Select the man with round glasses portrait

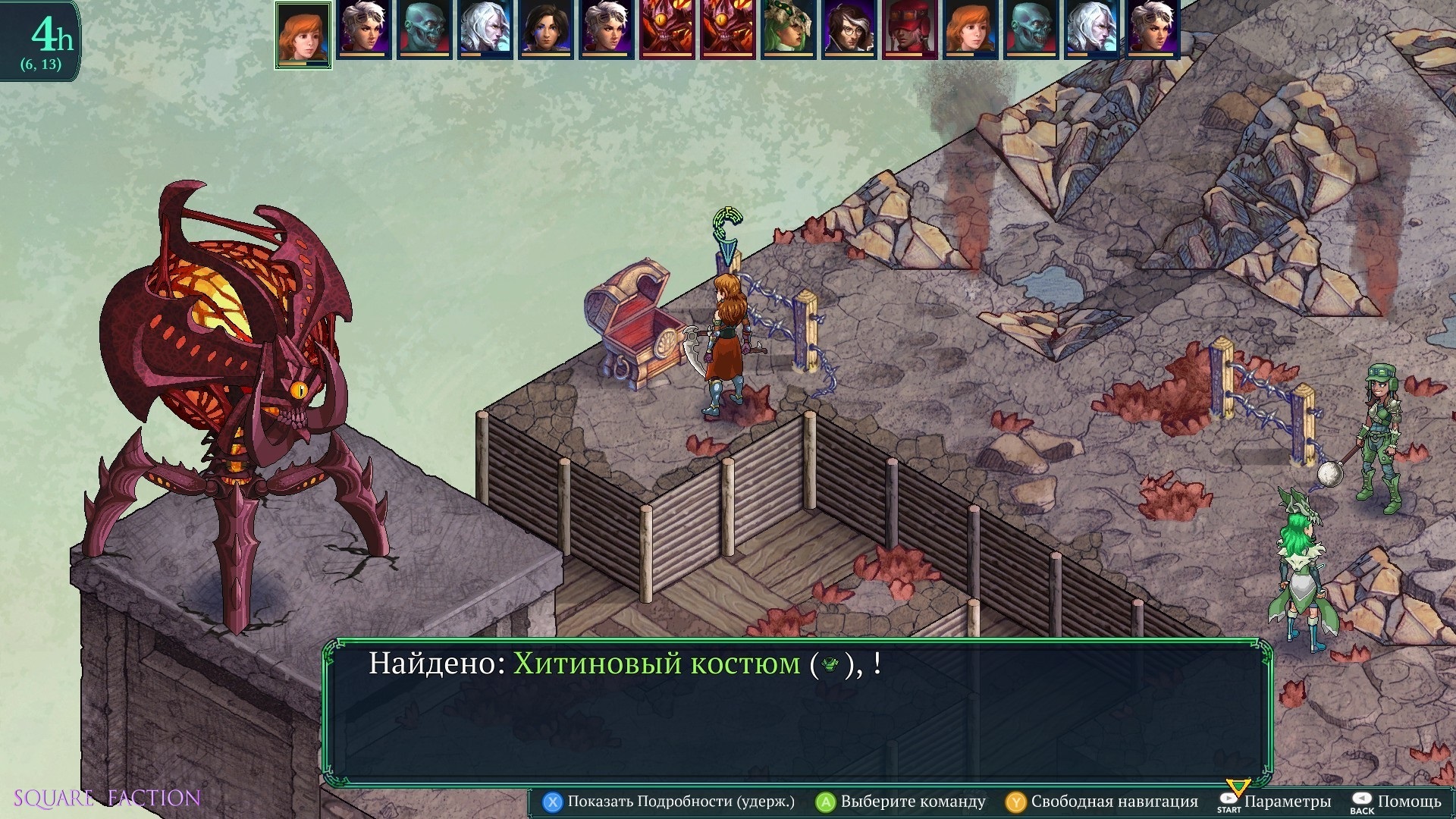click(x=849, y=30)
